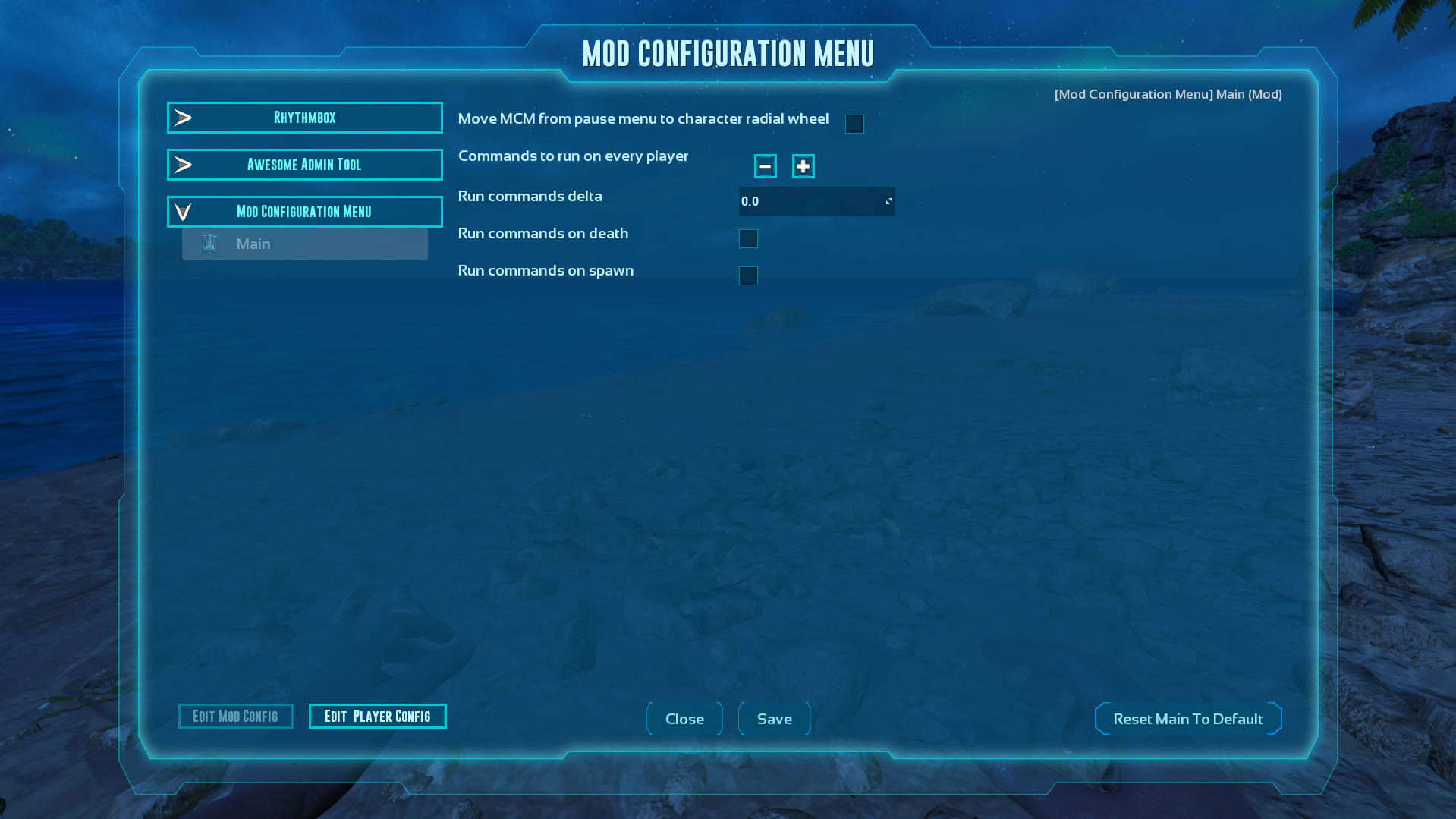Enable Run commands on spawn
The width and height of the screenshot is (1456, 819).
point(748,276)
